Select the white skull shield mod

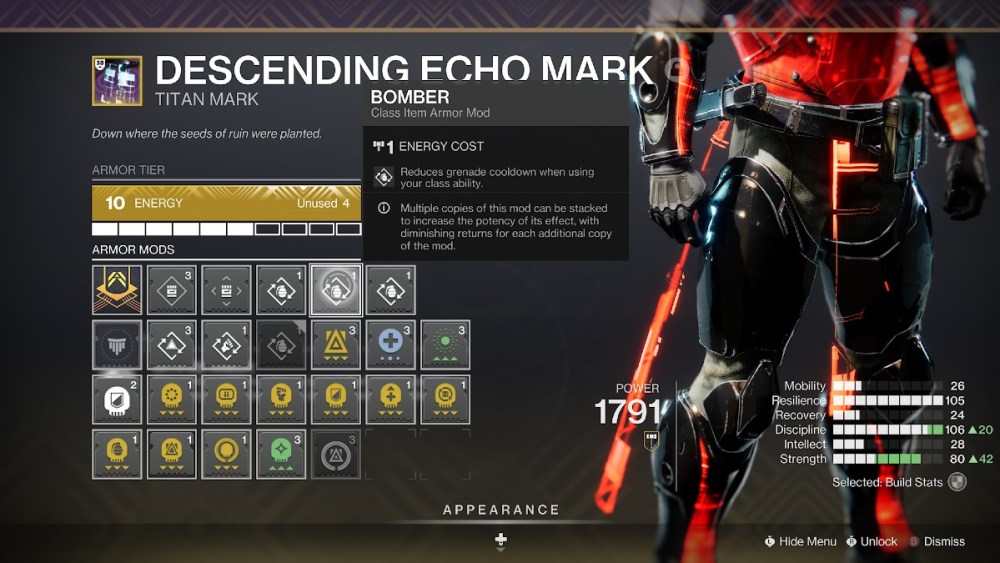click(x=117, y=399)
